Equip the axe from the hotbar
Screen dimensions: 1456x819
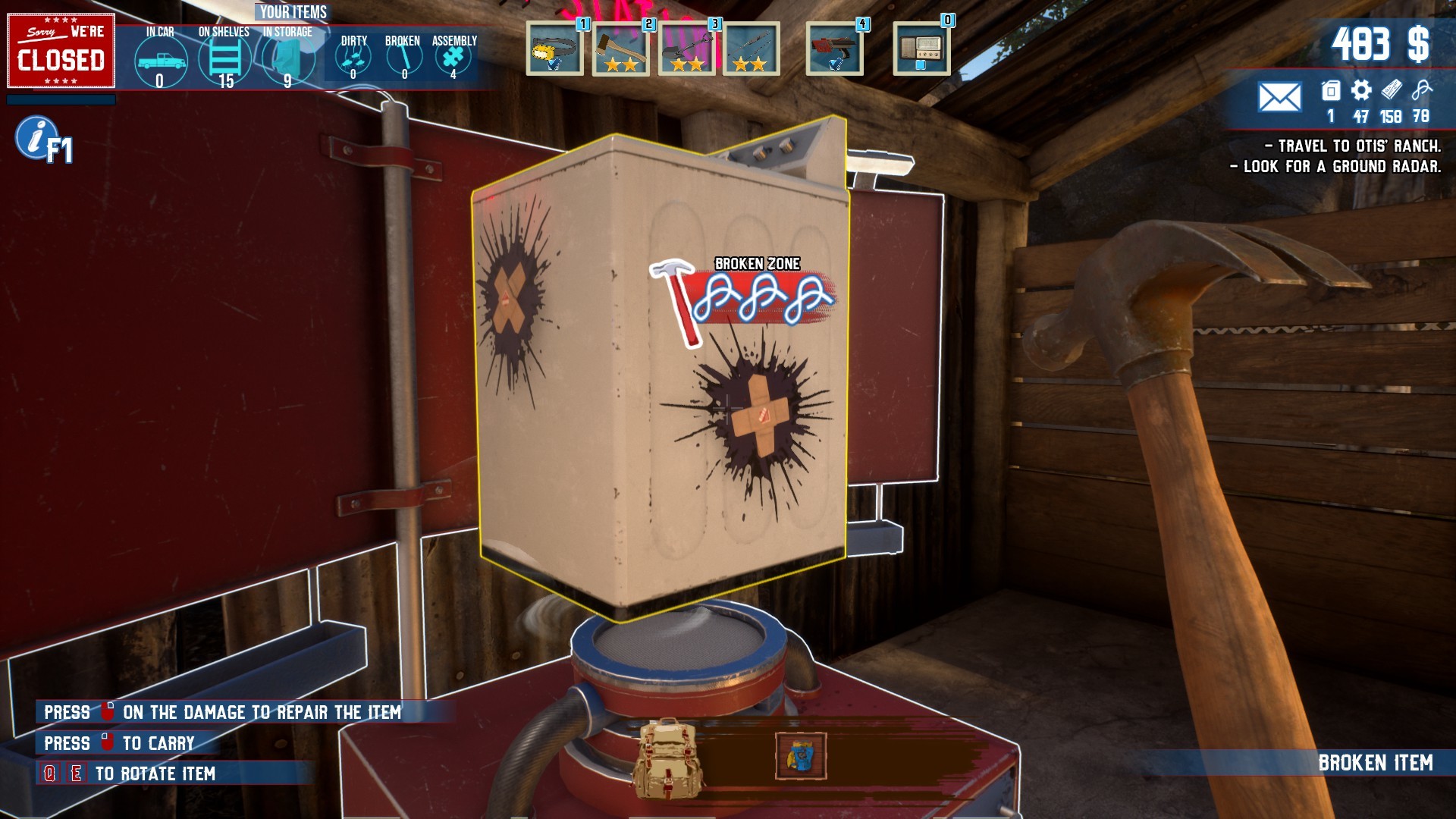(x=620, y=49)
